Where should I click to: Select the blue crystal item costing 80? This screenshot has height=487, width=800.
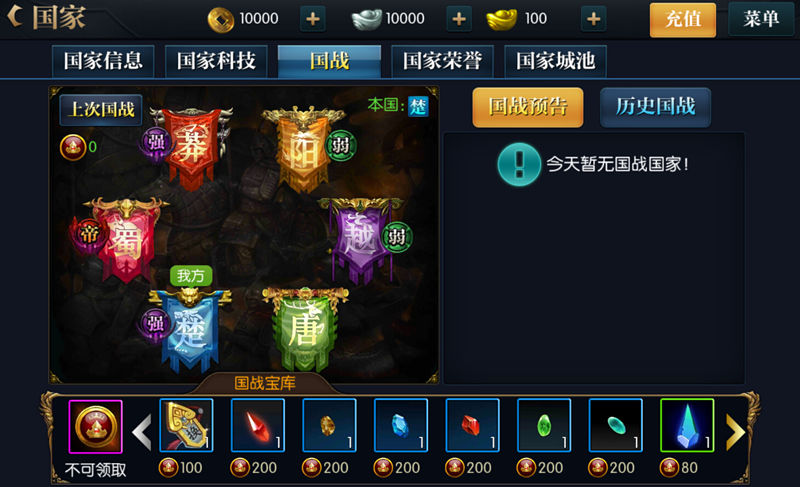point(687,425)
